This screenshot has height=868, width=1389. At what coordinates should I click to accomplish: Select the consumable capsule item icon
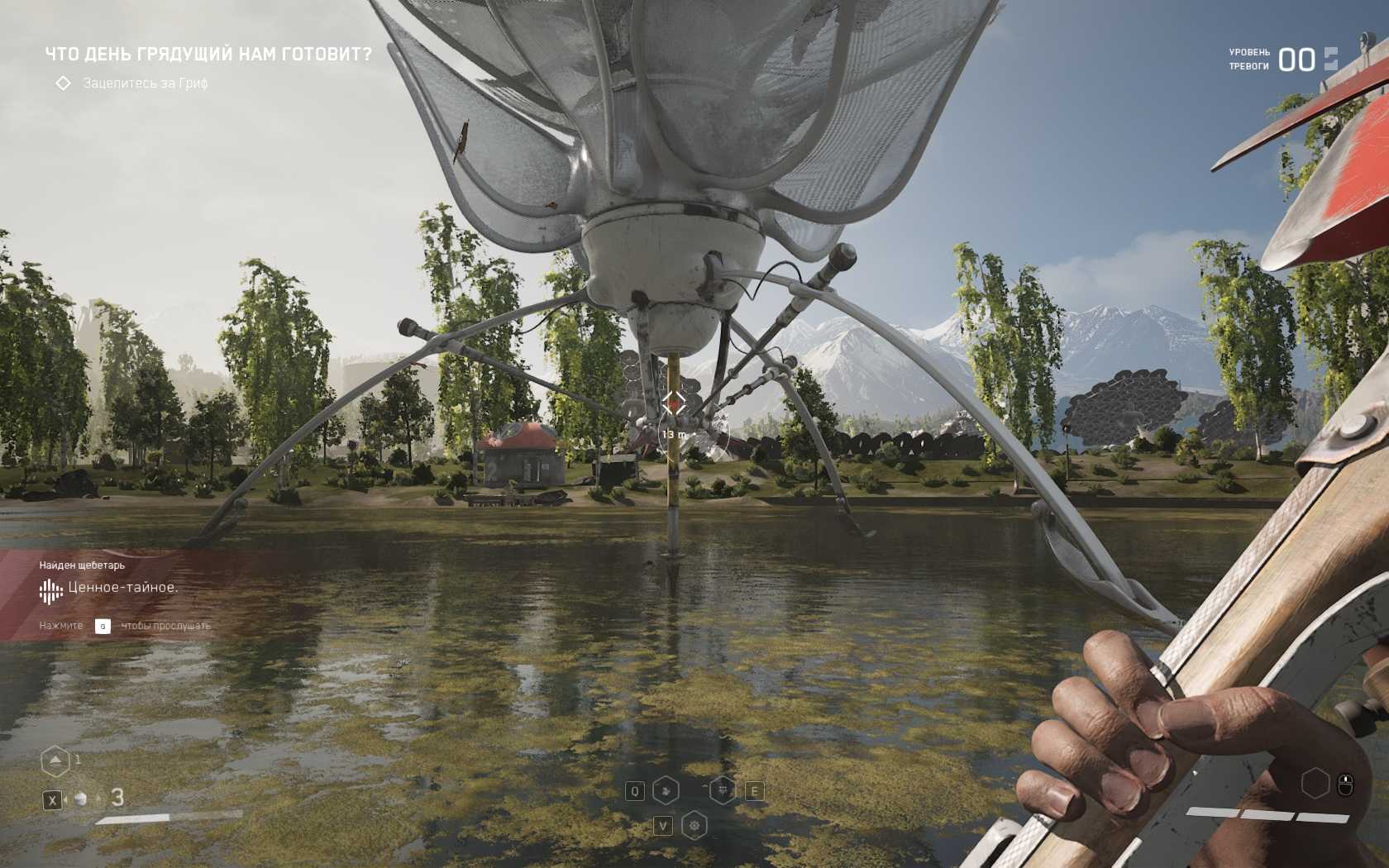tap(81, 799)
